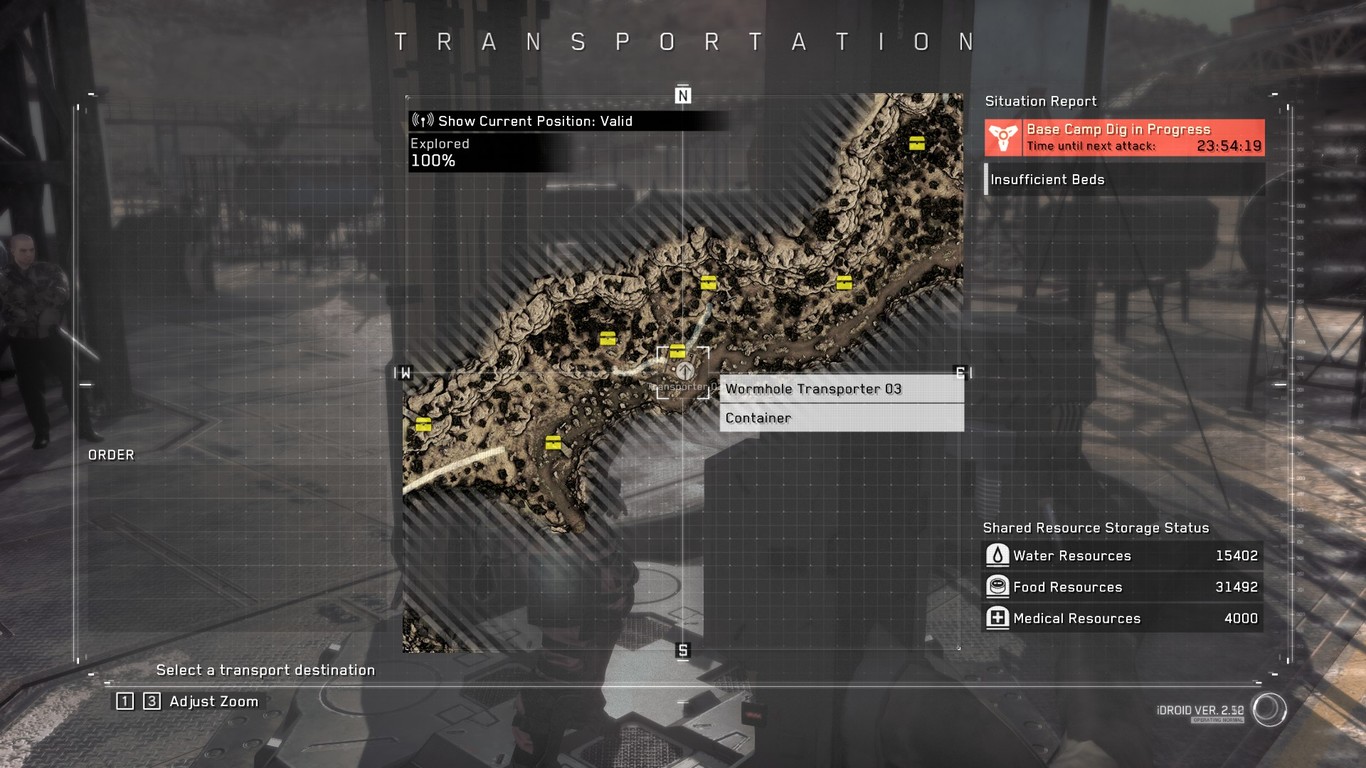The height and width of the screenshot is (768, 1366).
Task: Click the Wanderer attack emblem in Situation Report
Action: [x=1003, y=137]
